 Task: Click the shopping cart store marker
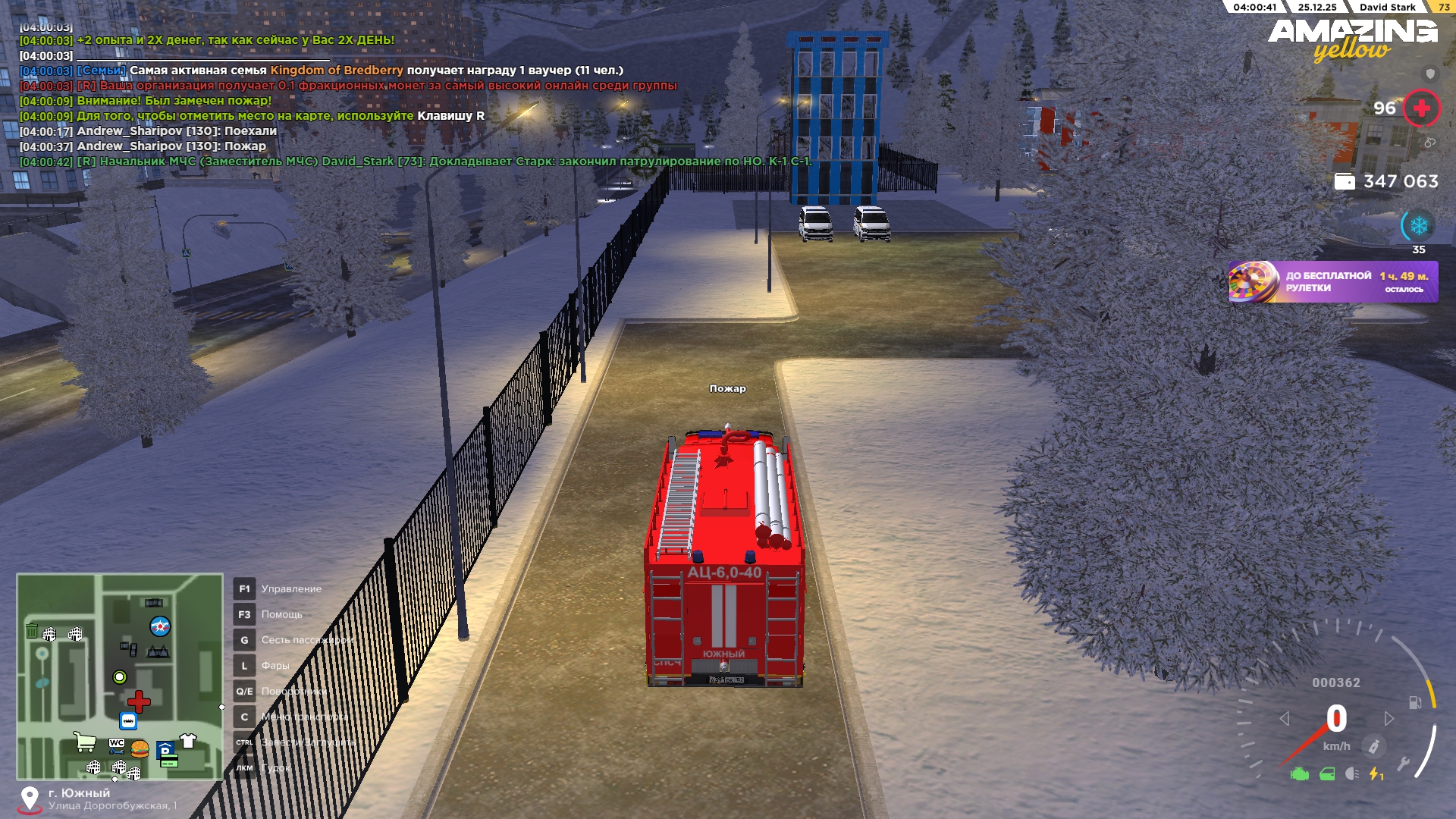click(85, 742)
